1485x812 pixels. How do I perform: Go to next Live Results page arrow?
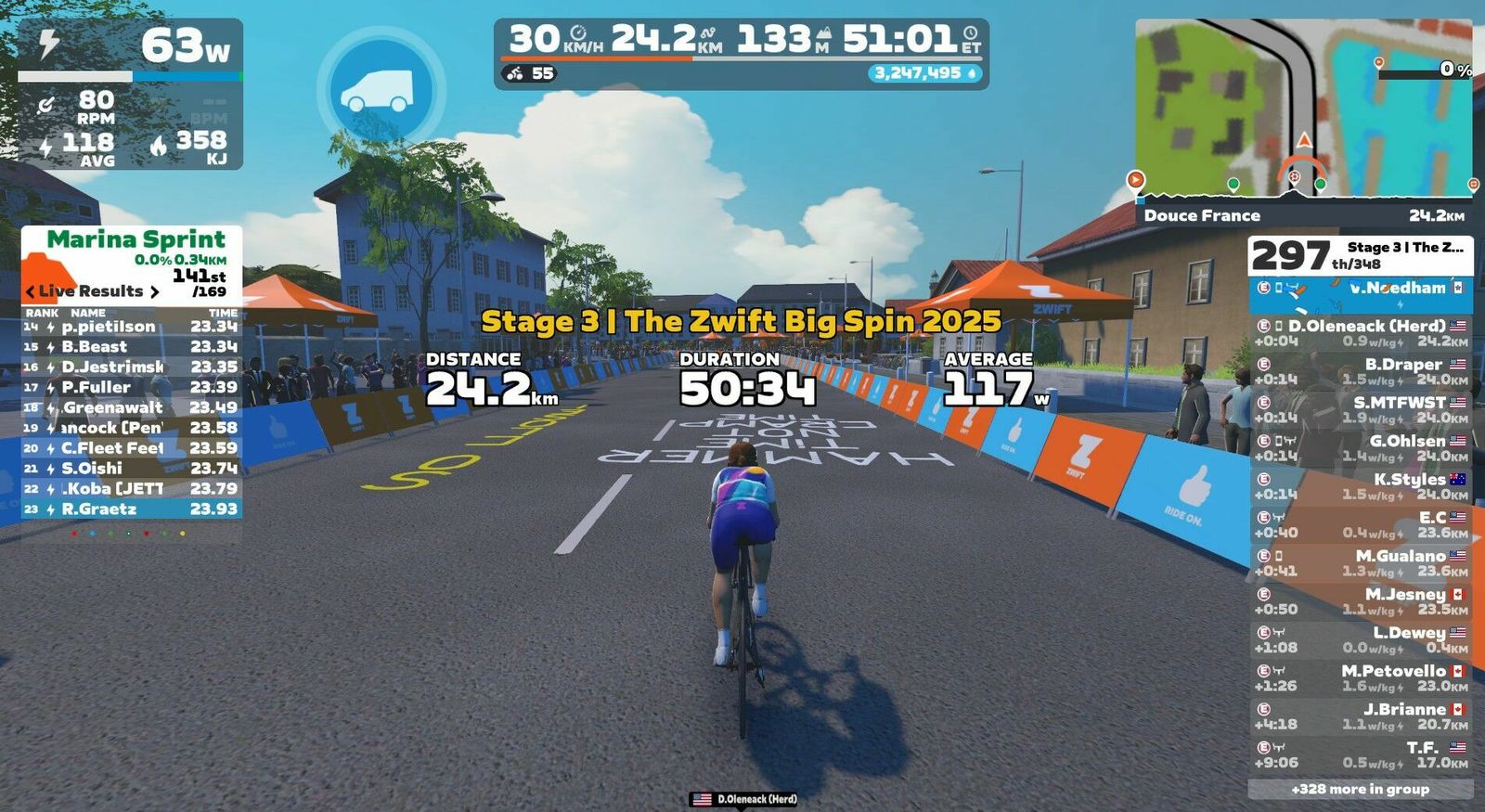[155, 291]
